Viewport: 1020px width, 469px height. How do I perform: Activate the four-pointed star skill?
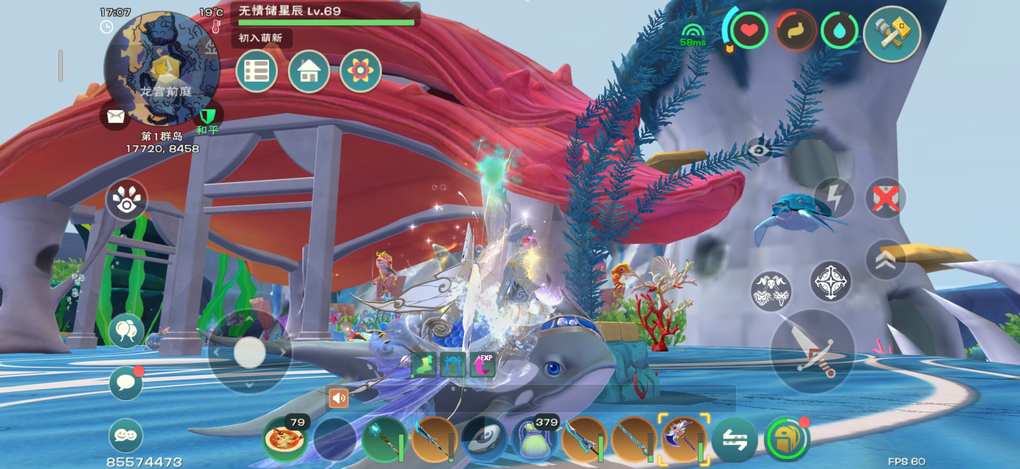click(x=830, y=282)
